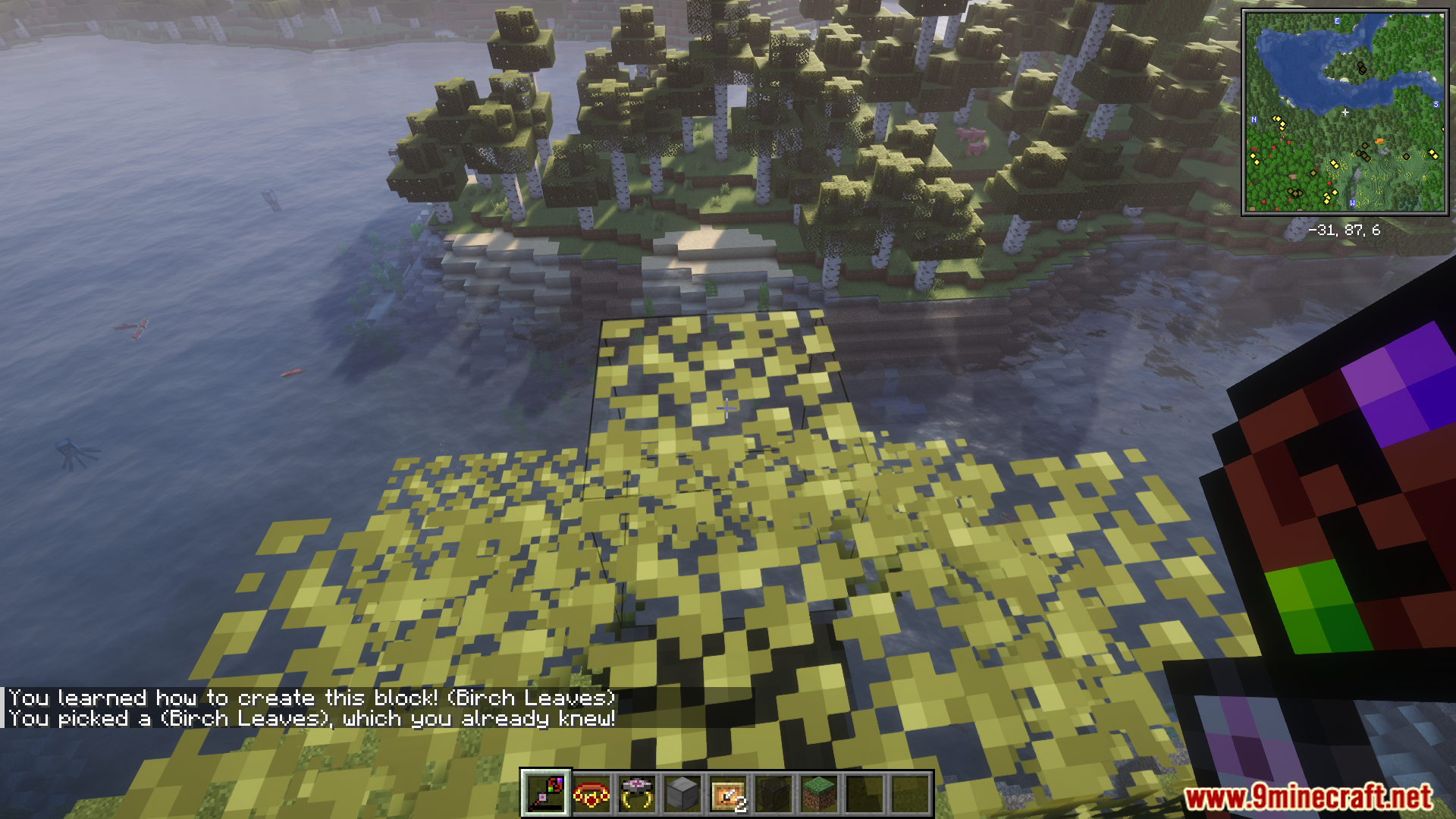Switch to the grass block slot

(819, 794)
